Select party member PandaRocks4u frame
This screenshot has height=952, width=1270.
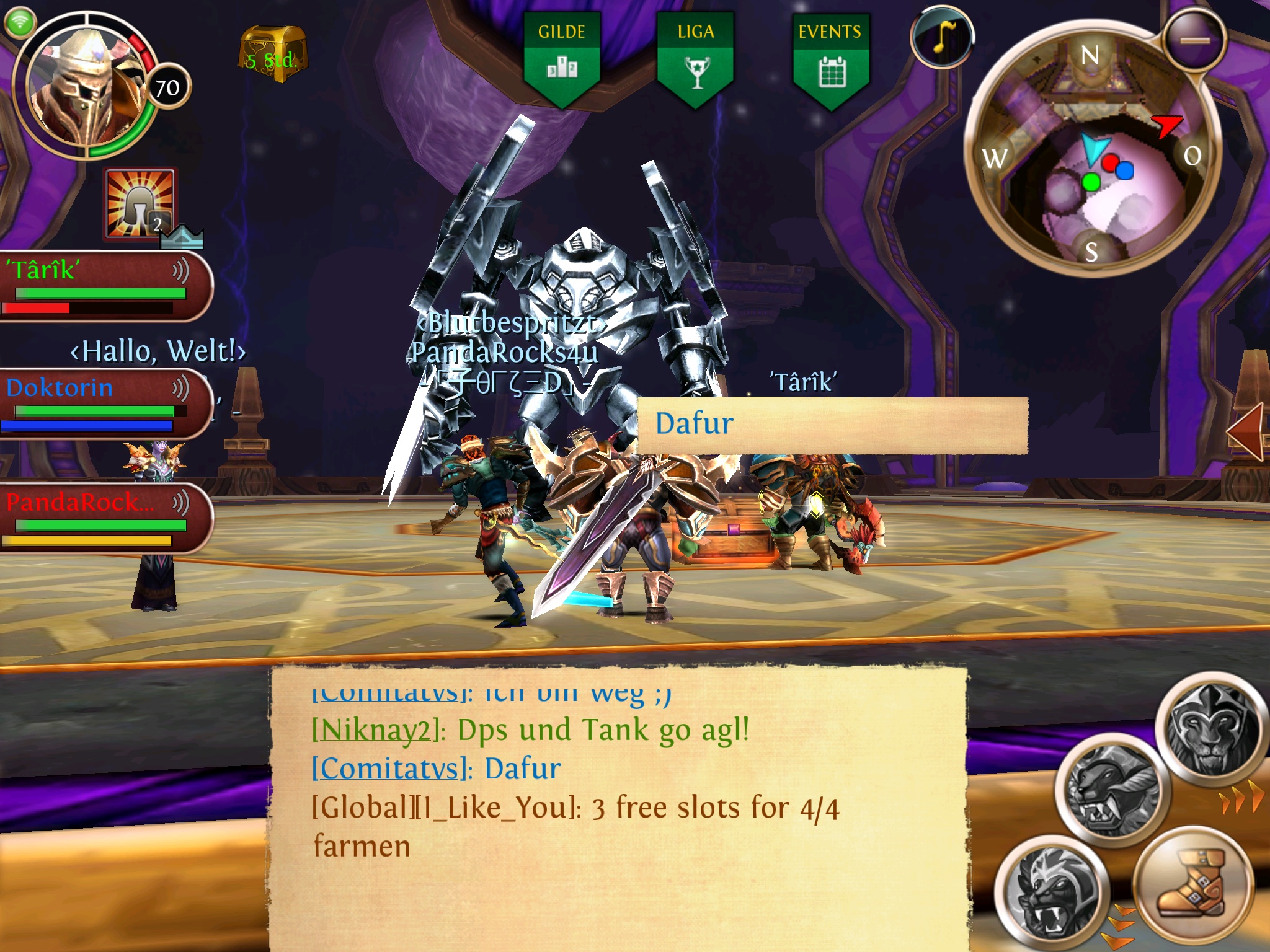click(x=99, y=518)
